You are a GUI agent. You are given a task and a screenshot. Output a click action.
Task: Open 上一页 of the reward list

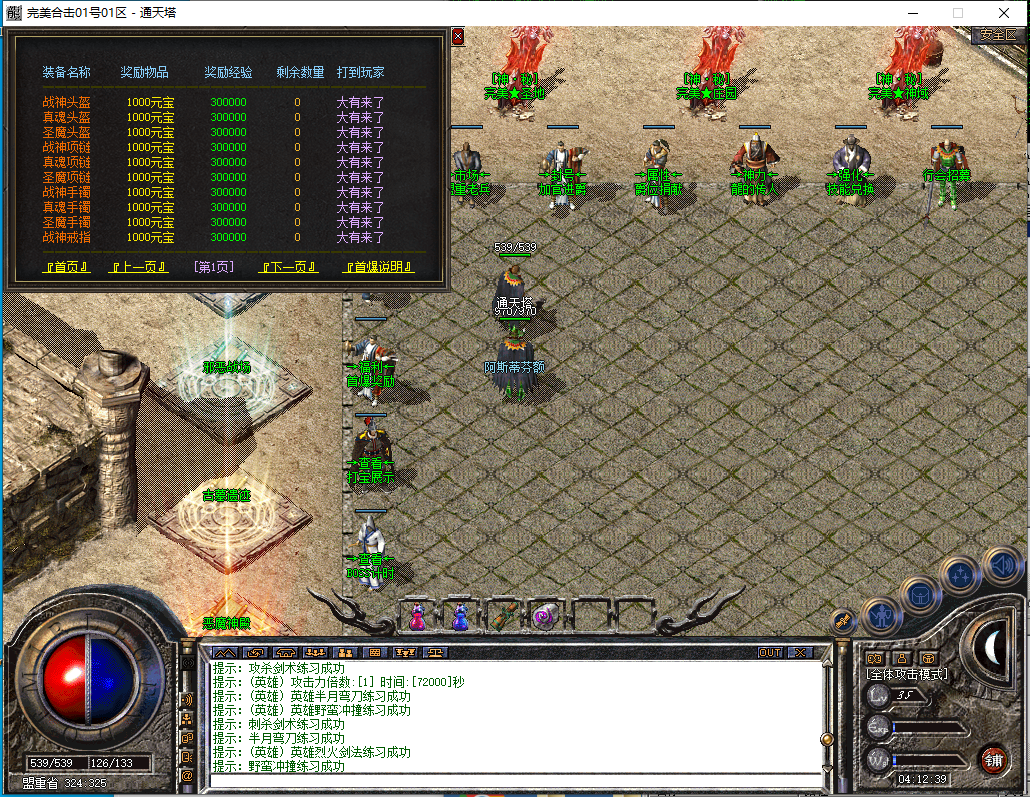(139, 267)
